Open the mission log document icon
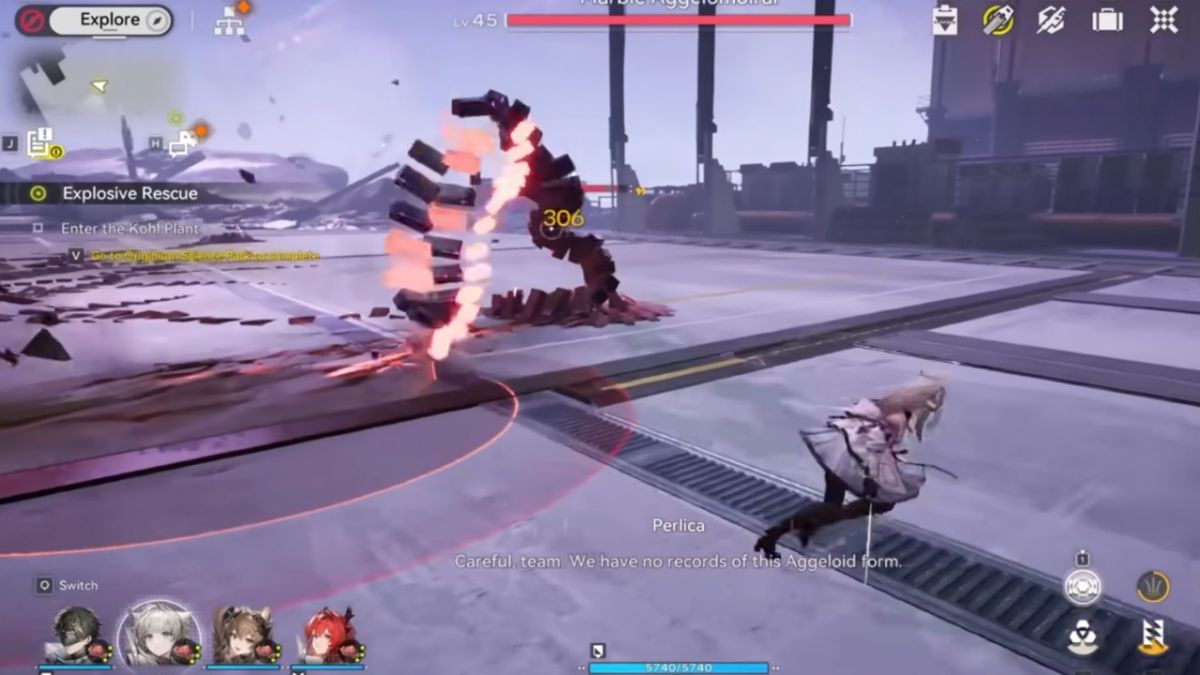The width and height of the screenshot is (1200, 675). (41, 144)
